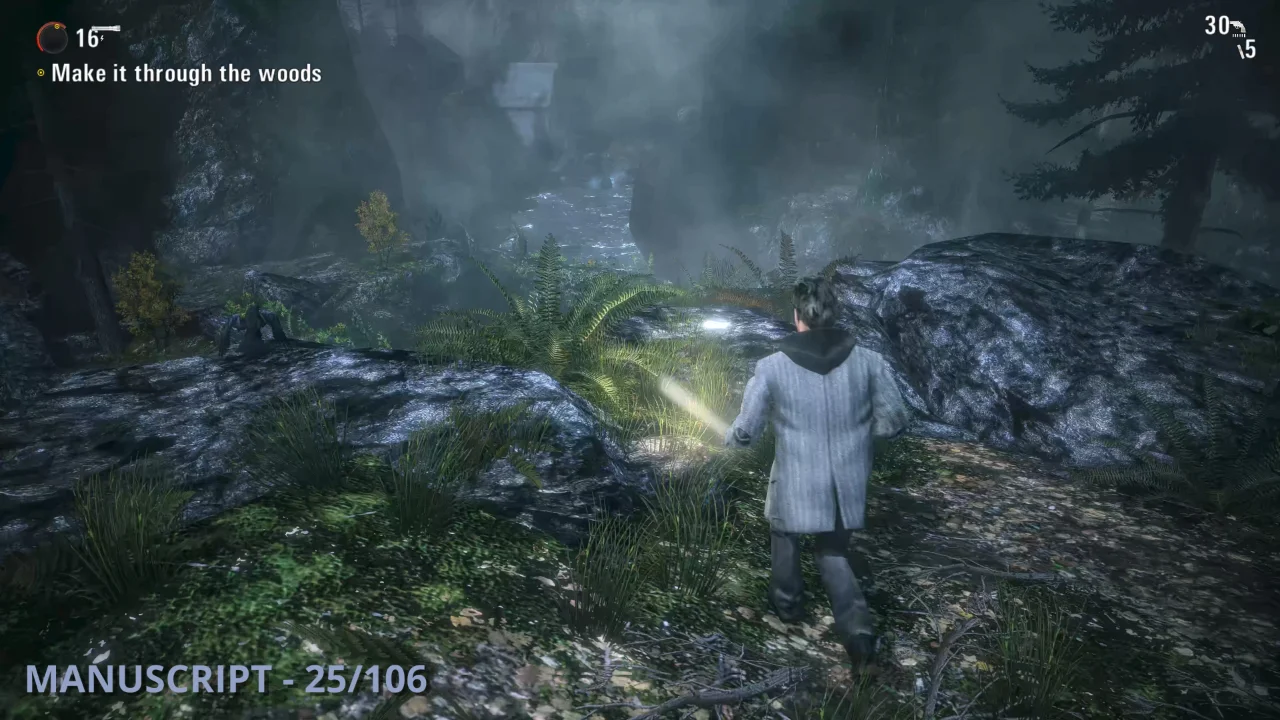The width and height of the screenshot is (1280, 720).
Task: Click the lightning bolt symbol next to 16
Action: tap(102, 38)
